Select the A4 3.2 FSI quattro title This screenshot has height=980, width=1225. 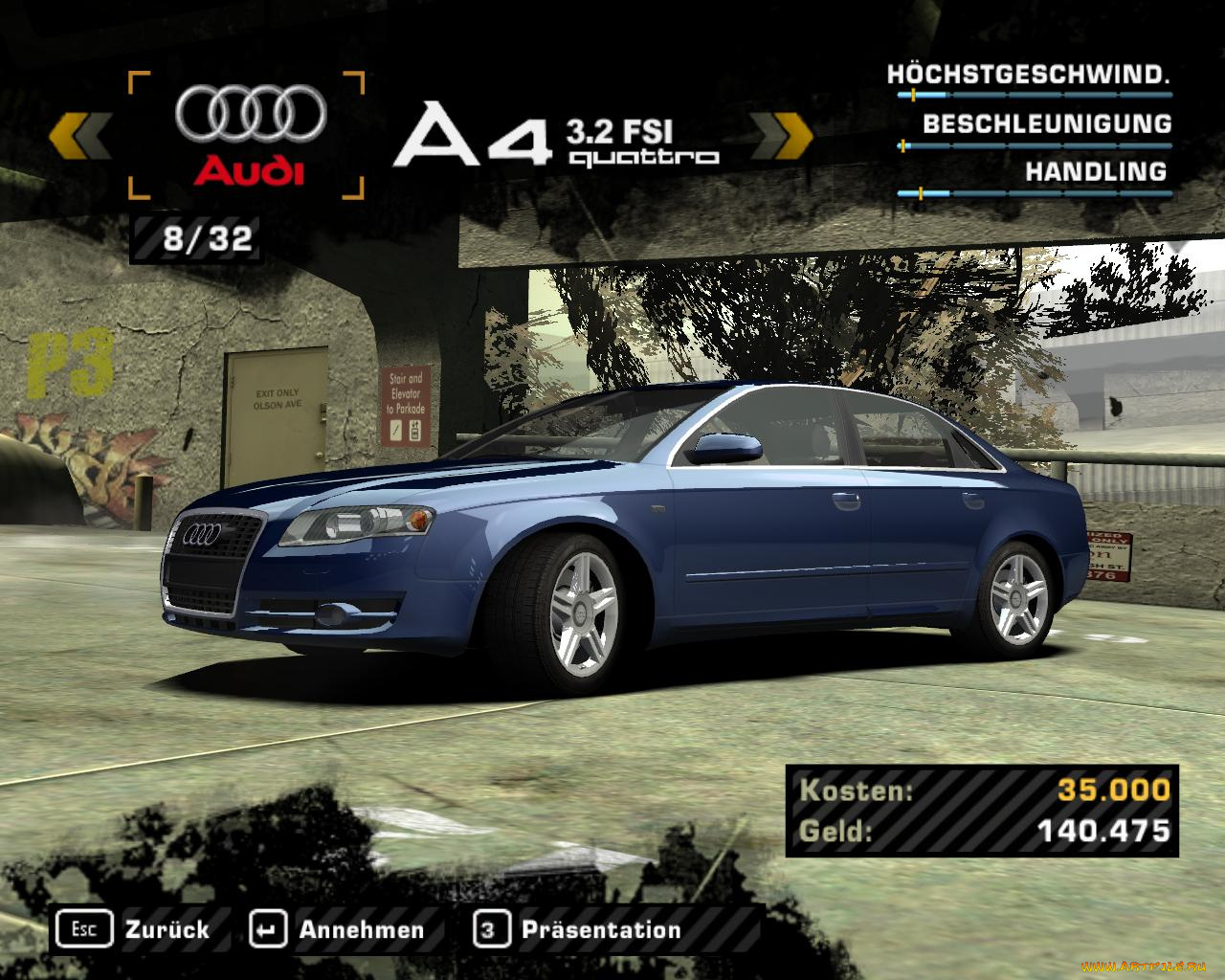555,134
